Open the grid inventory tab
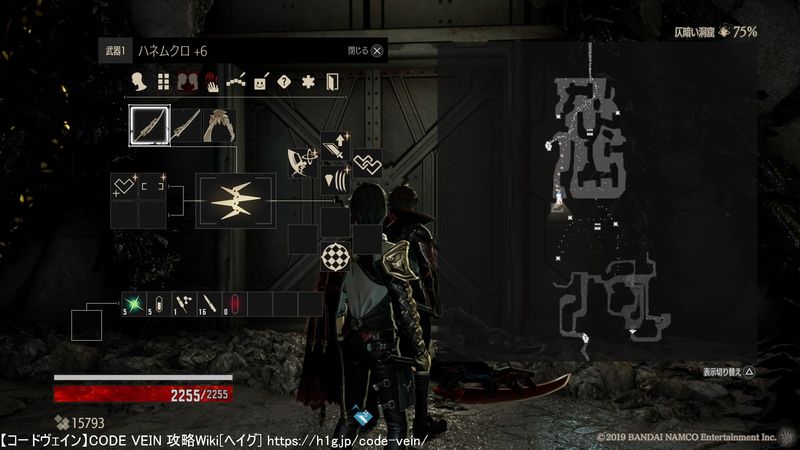The image size is (800, 450). pyautogui.click(x=165, y=82)
